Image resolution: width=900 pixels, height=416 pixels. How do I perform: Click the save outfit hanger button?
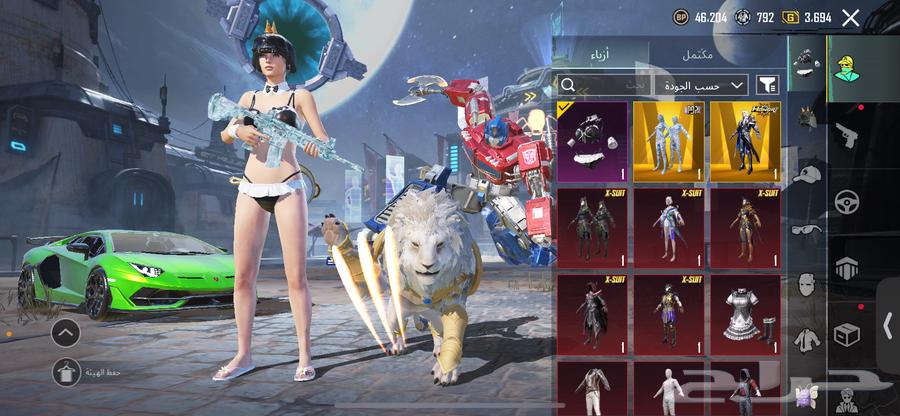67,372
